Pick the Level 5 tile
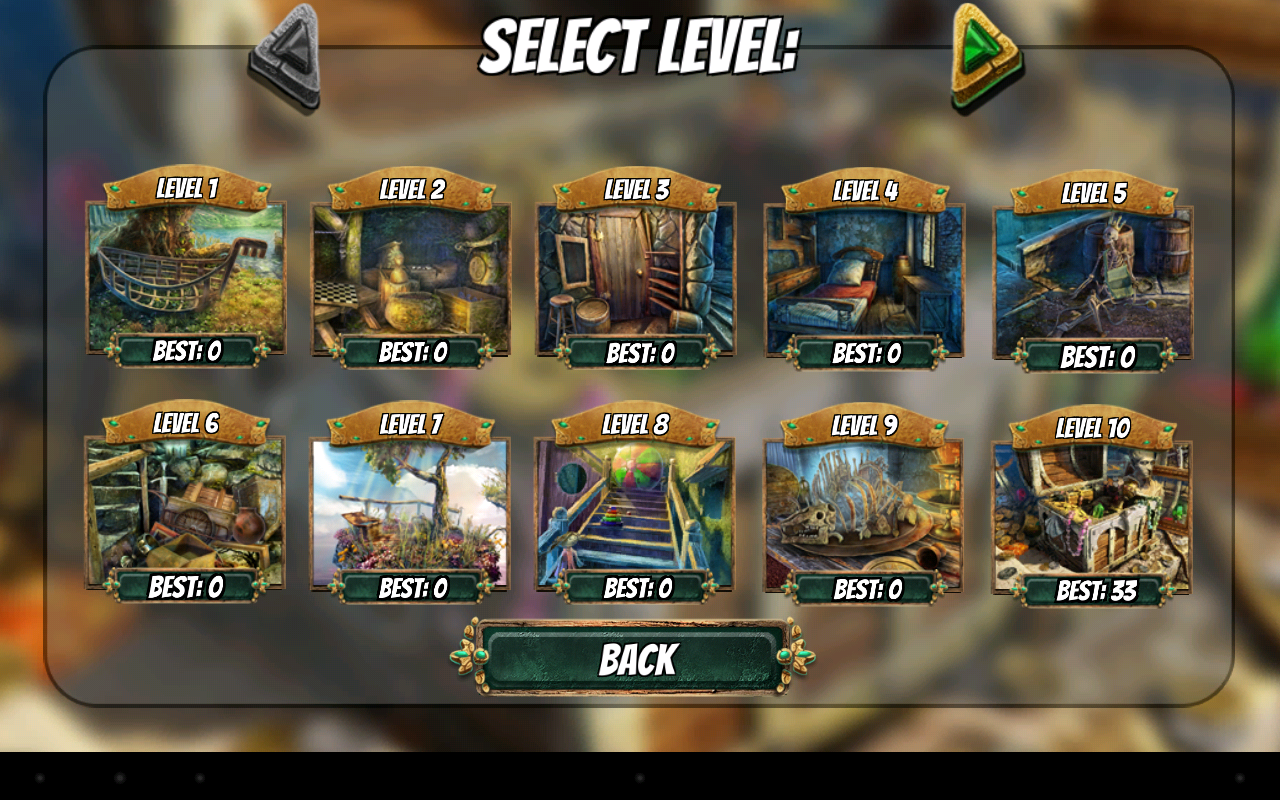The image size is (1280, 800). tap(1092, 278)
